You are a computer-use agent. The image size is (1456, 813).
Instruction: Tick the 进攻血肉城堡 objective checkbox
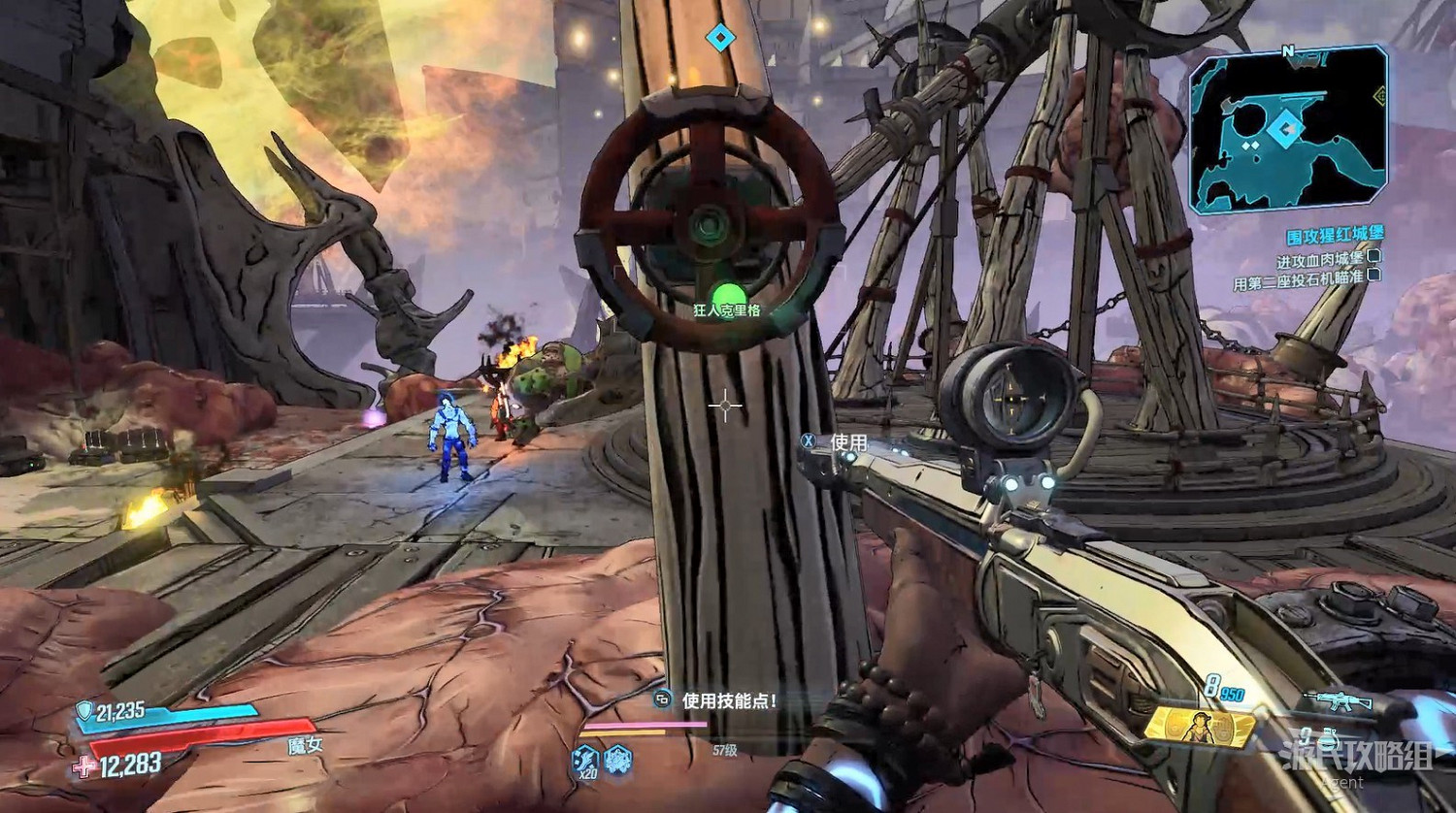point(1373,257)
